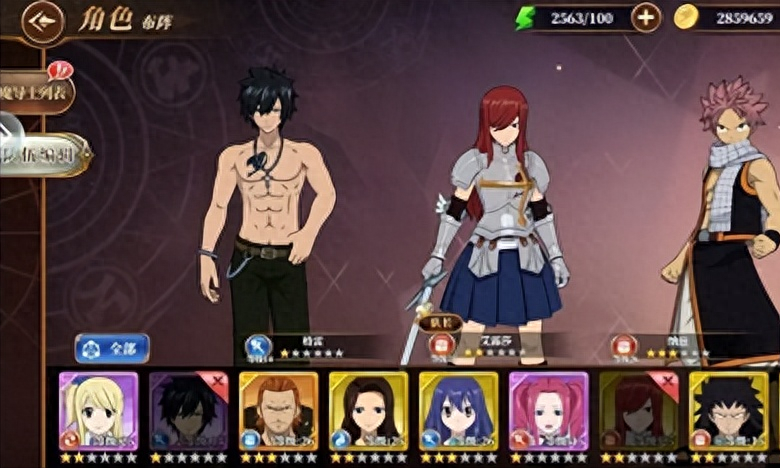
Task: Select Gray's formation slot name plate
Action: [x=300, y=346]
